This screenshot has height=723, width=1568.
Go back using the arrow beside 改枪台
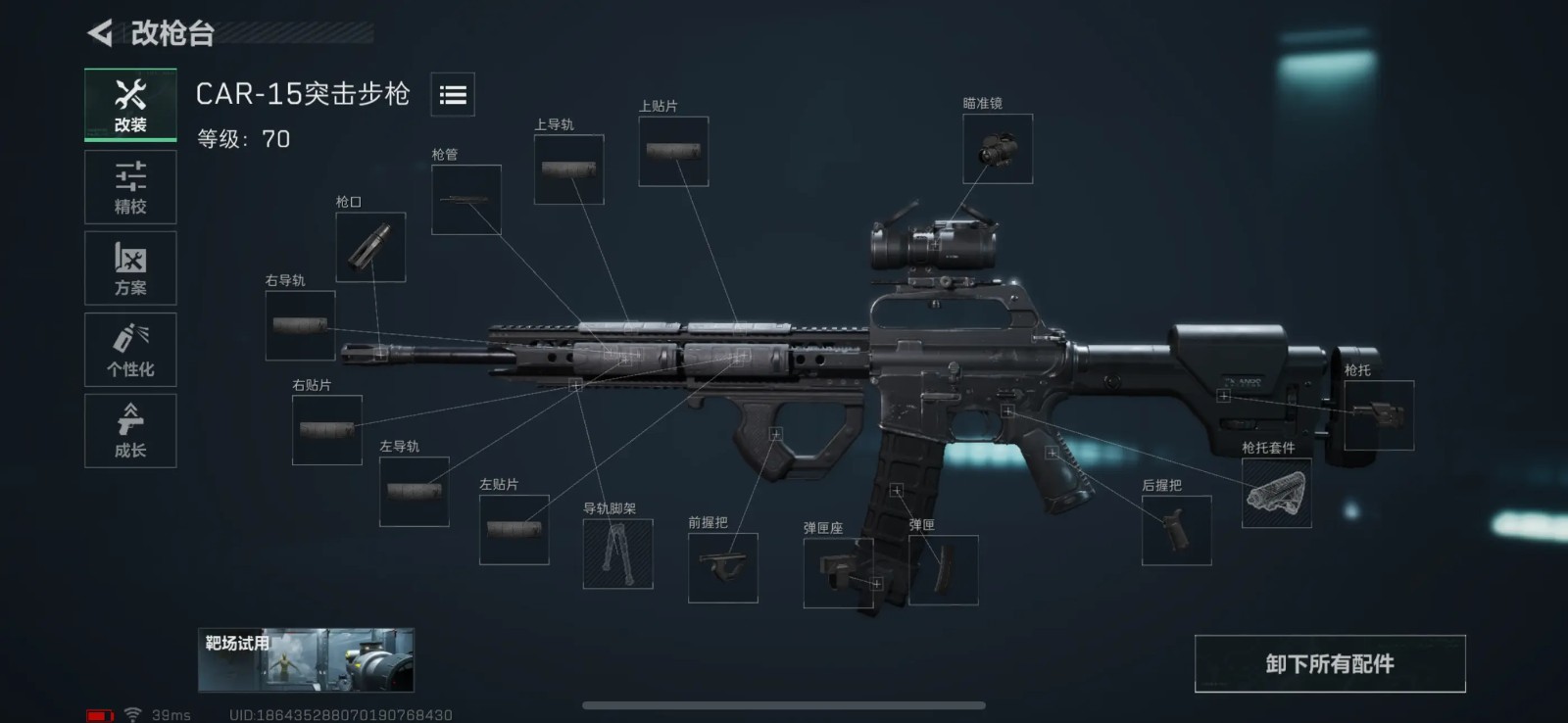pos(100,33)
